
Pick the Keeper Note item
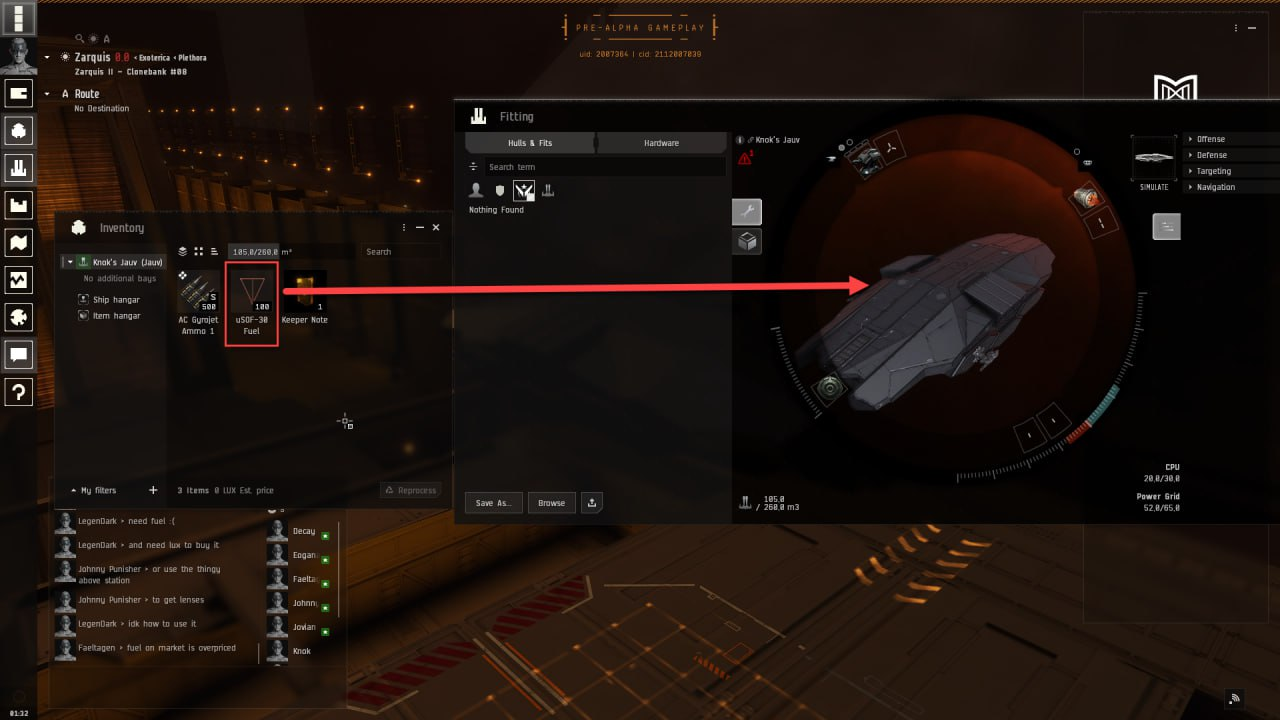(x=304, y=299)
